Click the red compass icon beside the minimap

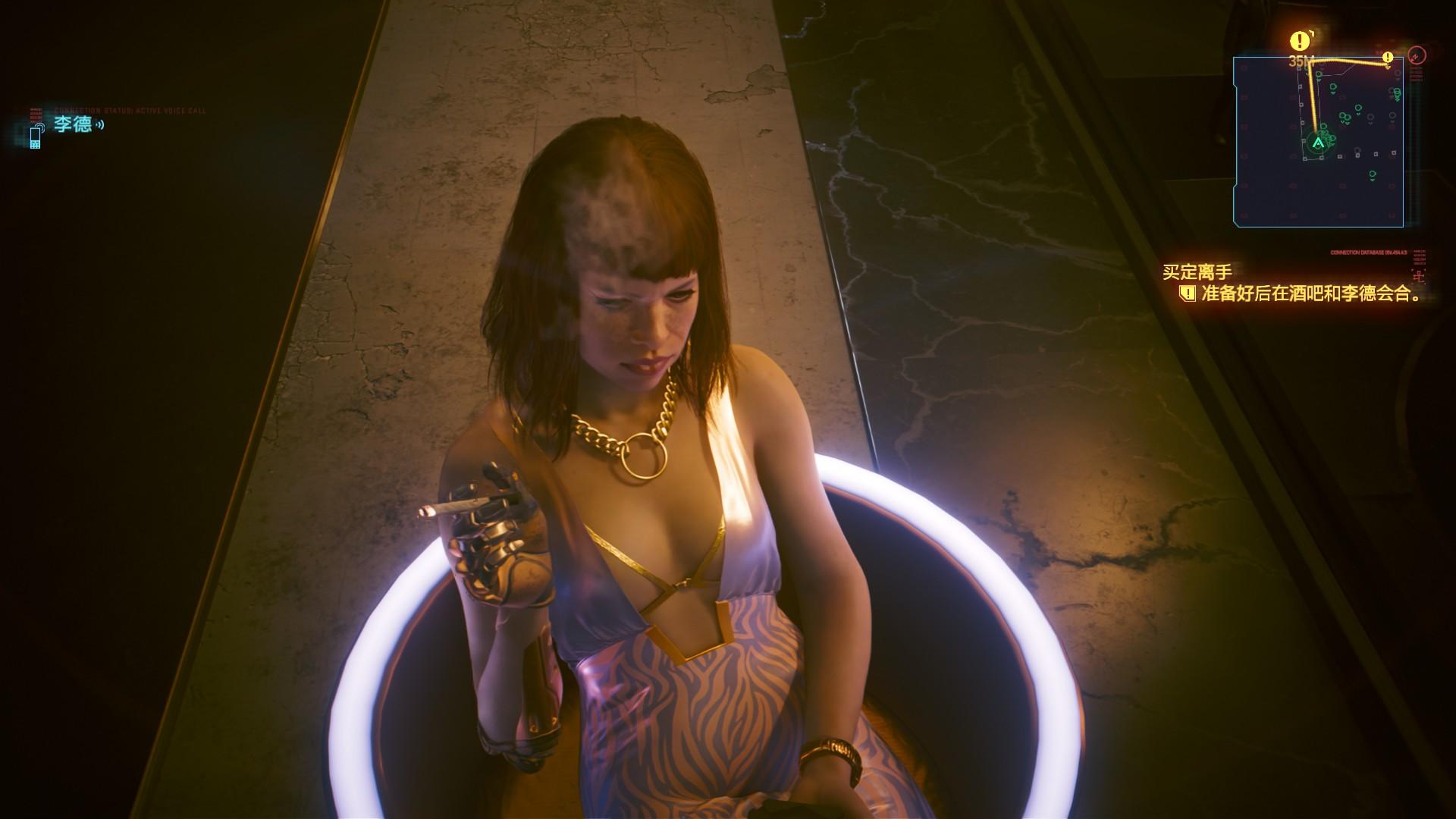1416,55
